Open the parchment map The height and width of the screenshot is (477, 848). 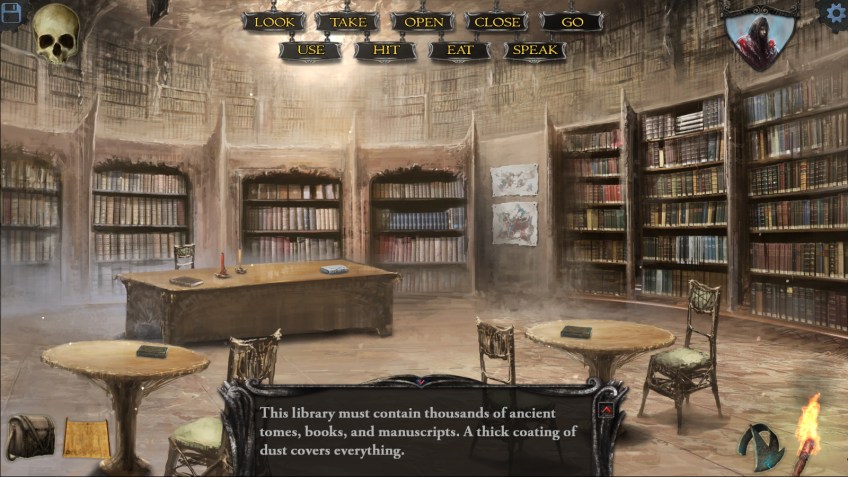(x=86, y=438)
